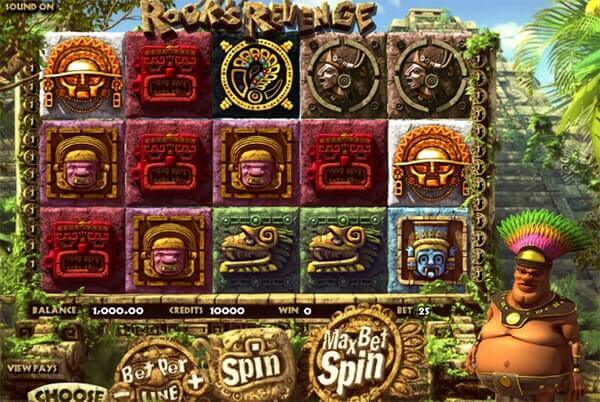Click the Choose button
The image size is (600, 402).
pos(67,393)
